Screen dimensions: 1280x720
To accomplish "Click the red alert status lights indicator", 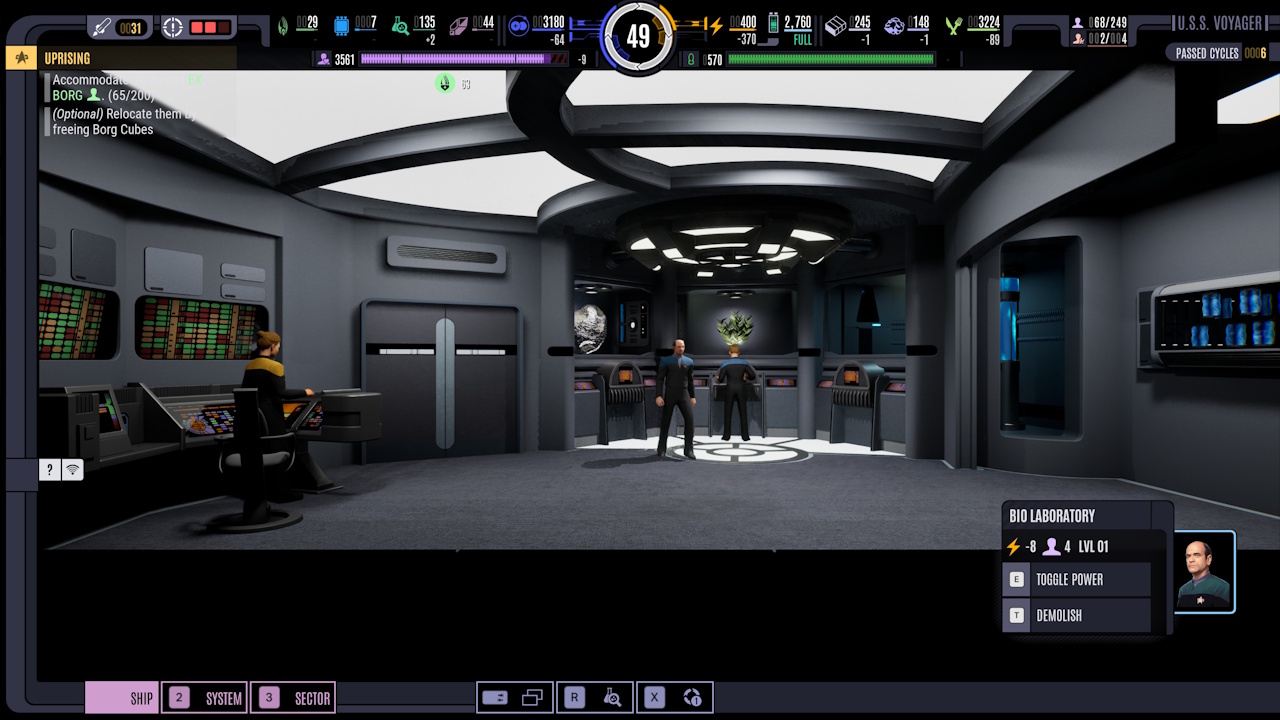I will tap(210, 27).
